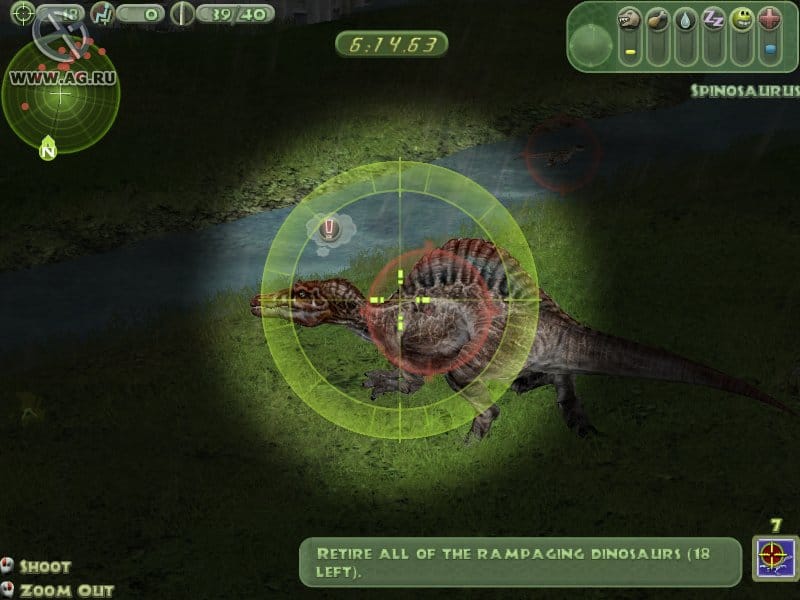Select the meat drumstick hunger icon
800x600 pixels.
pos(657,19)
